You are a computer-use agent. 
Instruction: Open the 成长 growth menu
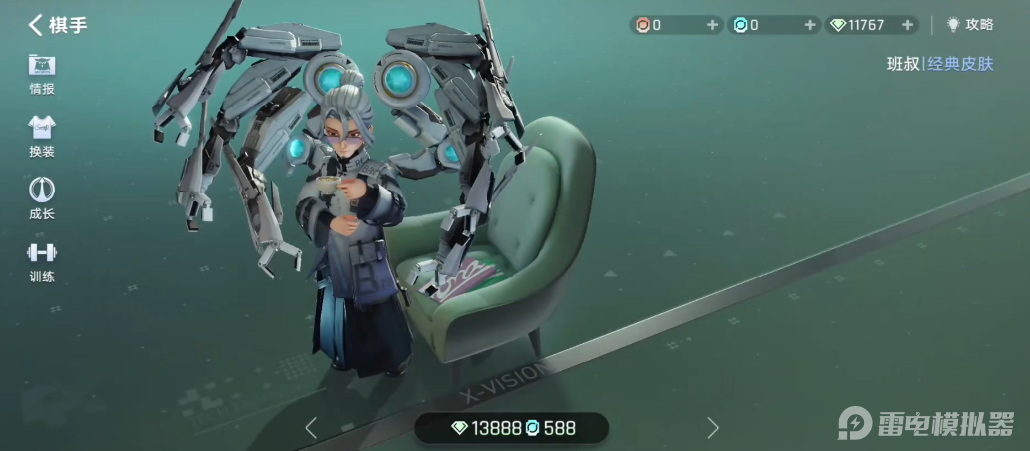tap(42, 198)
